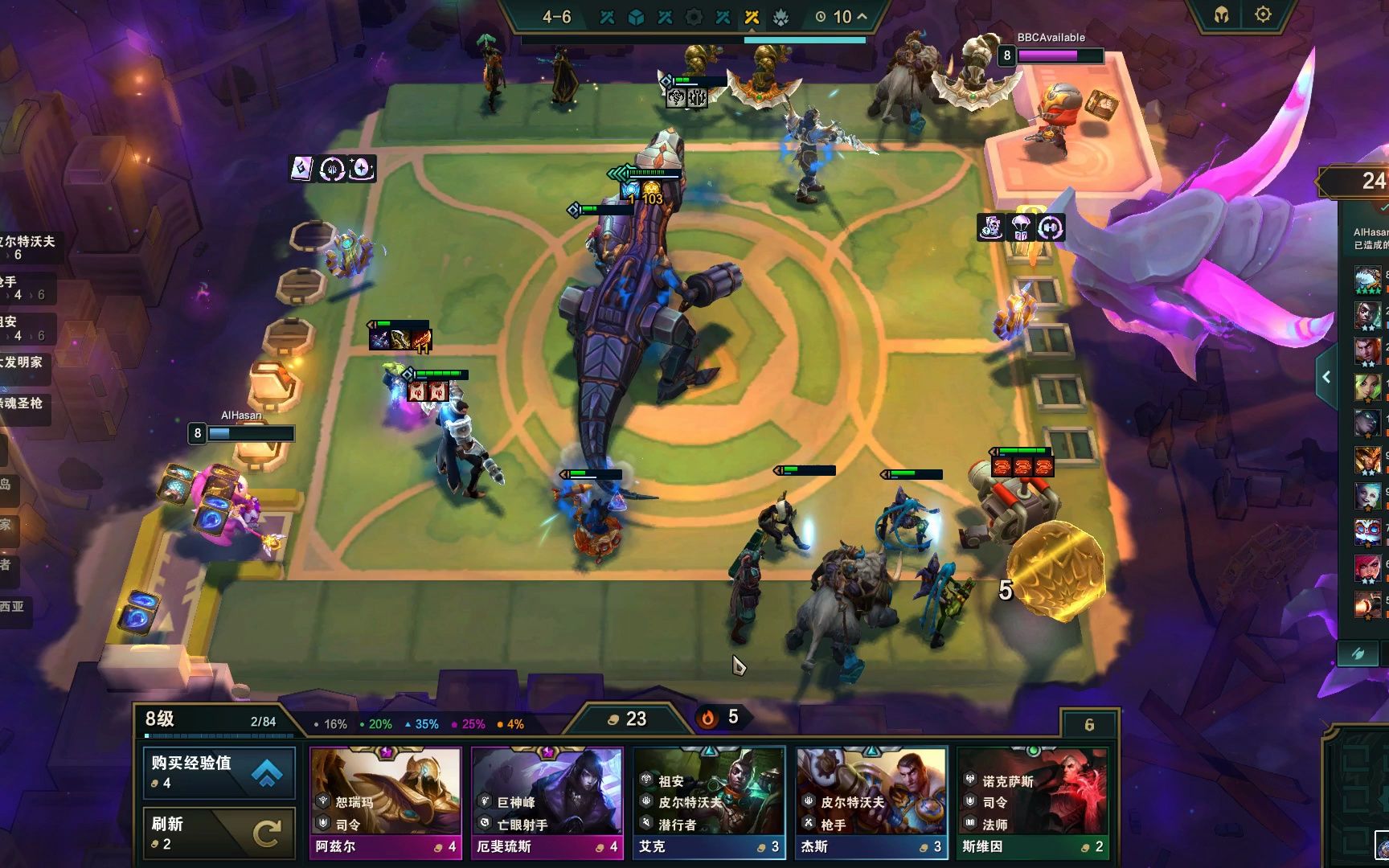The width and height of the screenshot is (1389, 868).
Task: Select the 皮尔特沃夫 trait entry
Action: click(x=29, y=247)
